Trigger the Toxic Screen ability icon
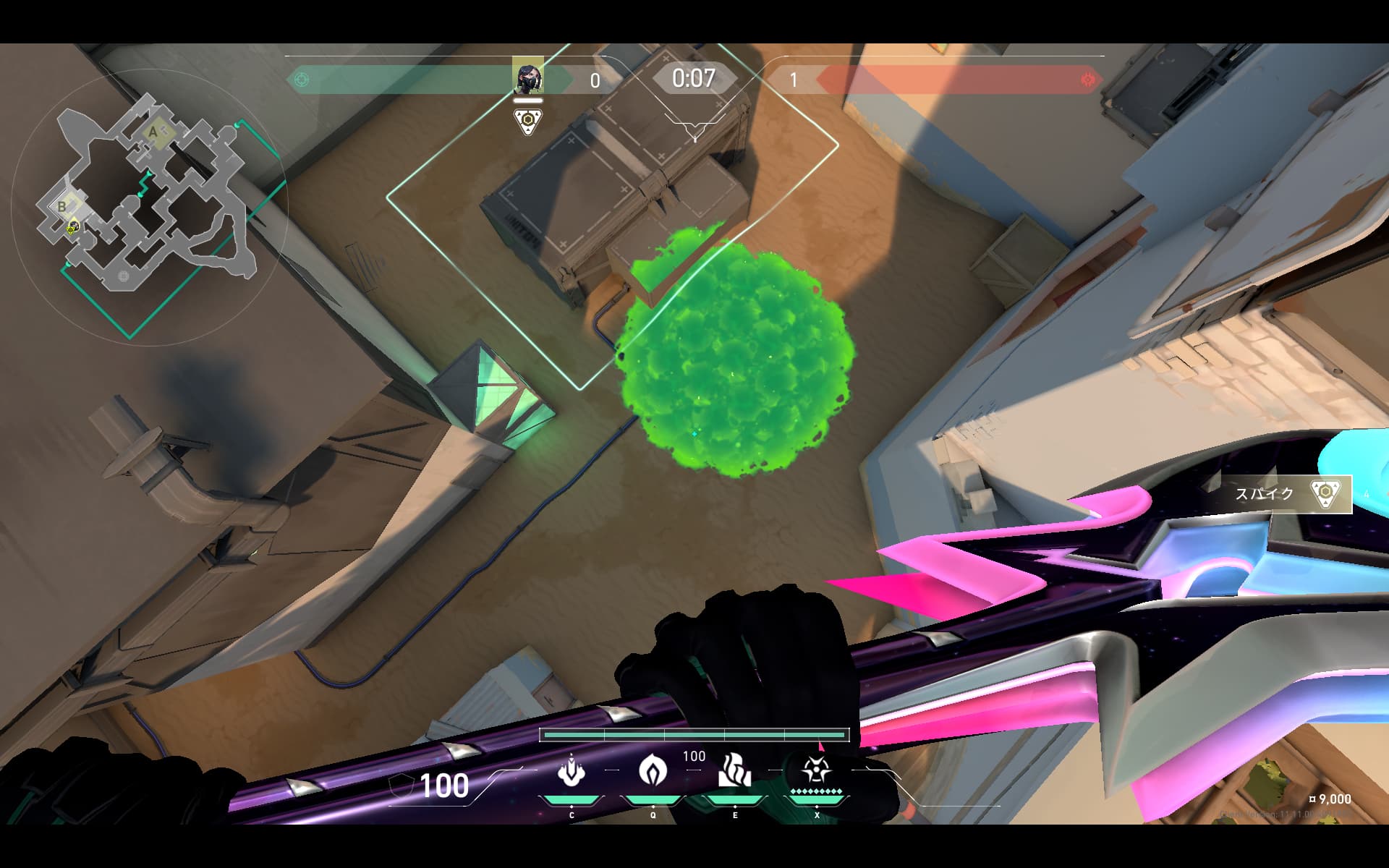 [734, 771]
